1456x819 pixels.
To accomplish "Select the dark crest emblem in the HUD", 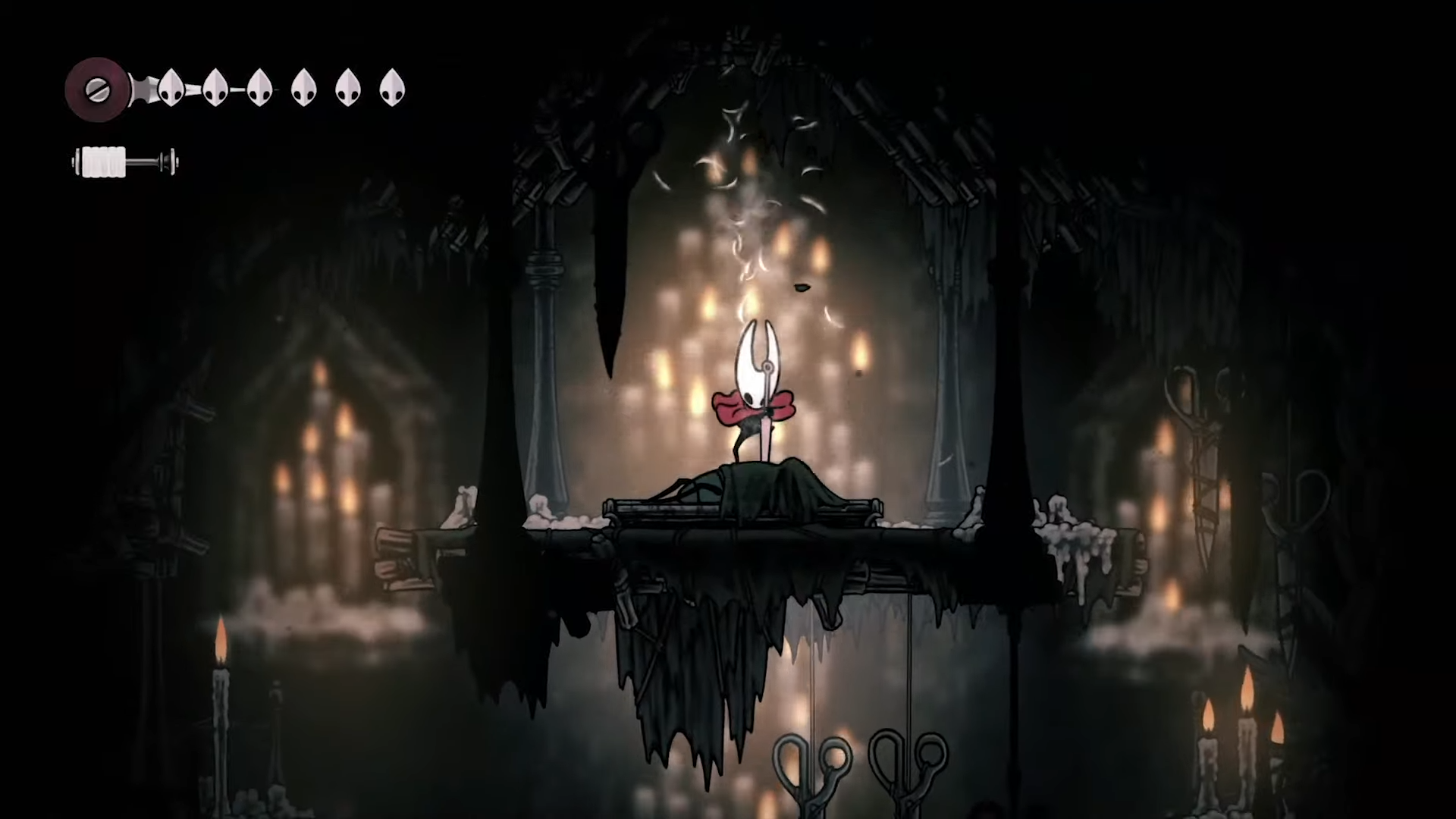I will click(97, 89).
